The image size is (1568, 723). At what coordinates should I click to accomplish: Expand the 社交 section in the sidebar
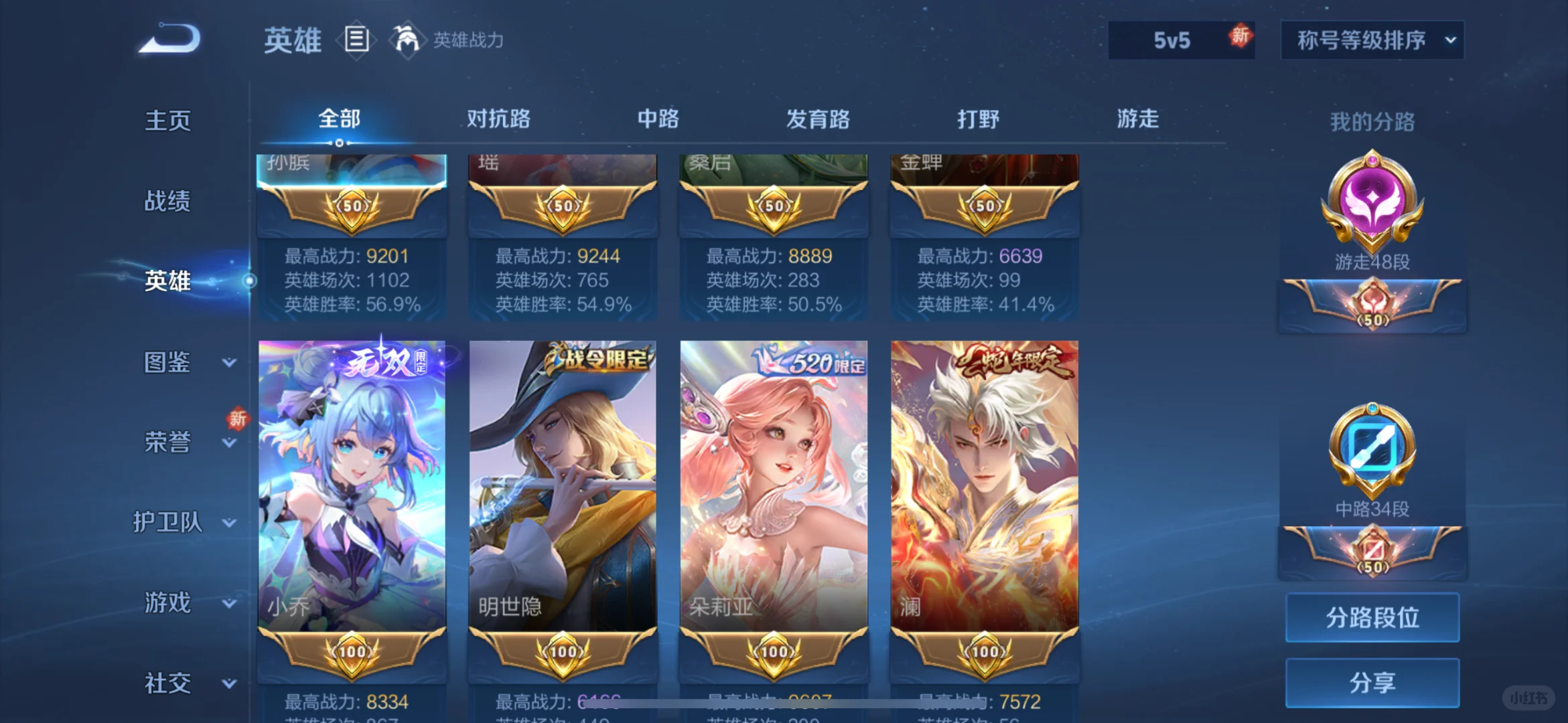[168, 682]
